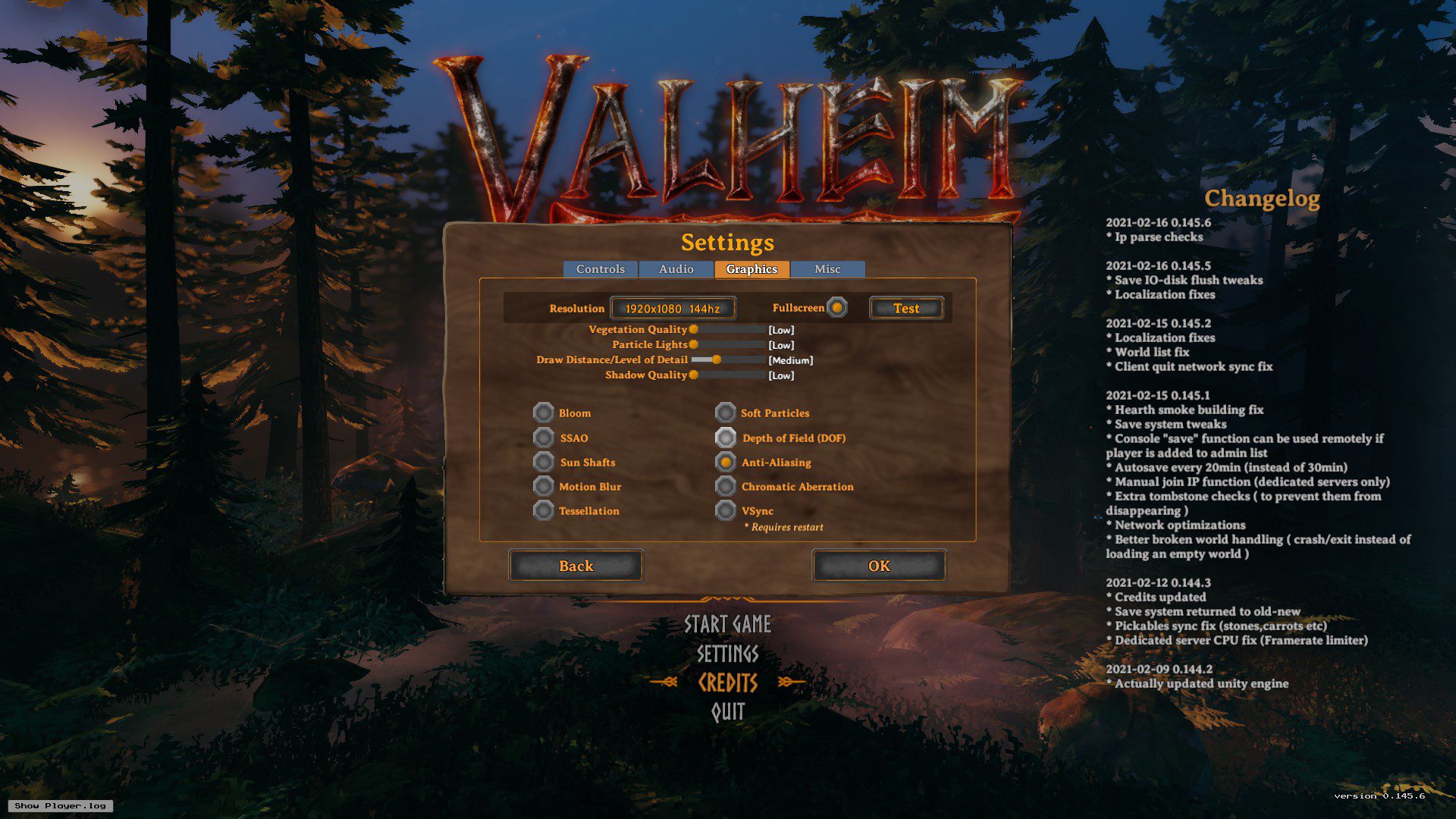This screenshot has width=1456, height=819.
Task: Toggle Tessellation on
Action: 543,510
